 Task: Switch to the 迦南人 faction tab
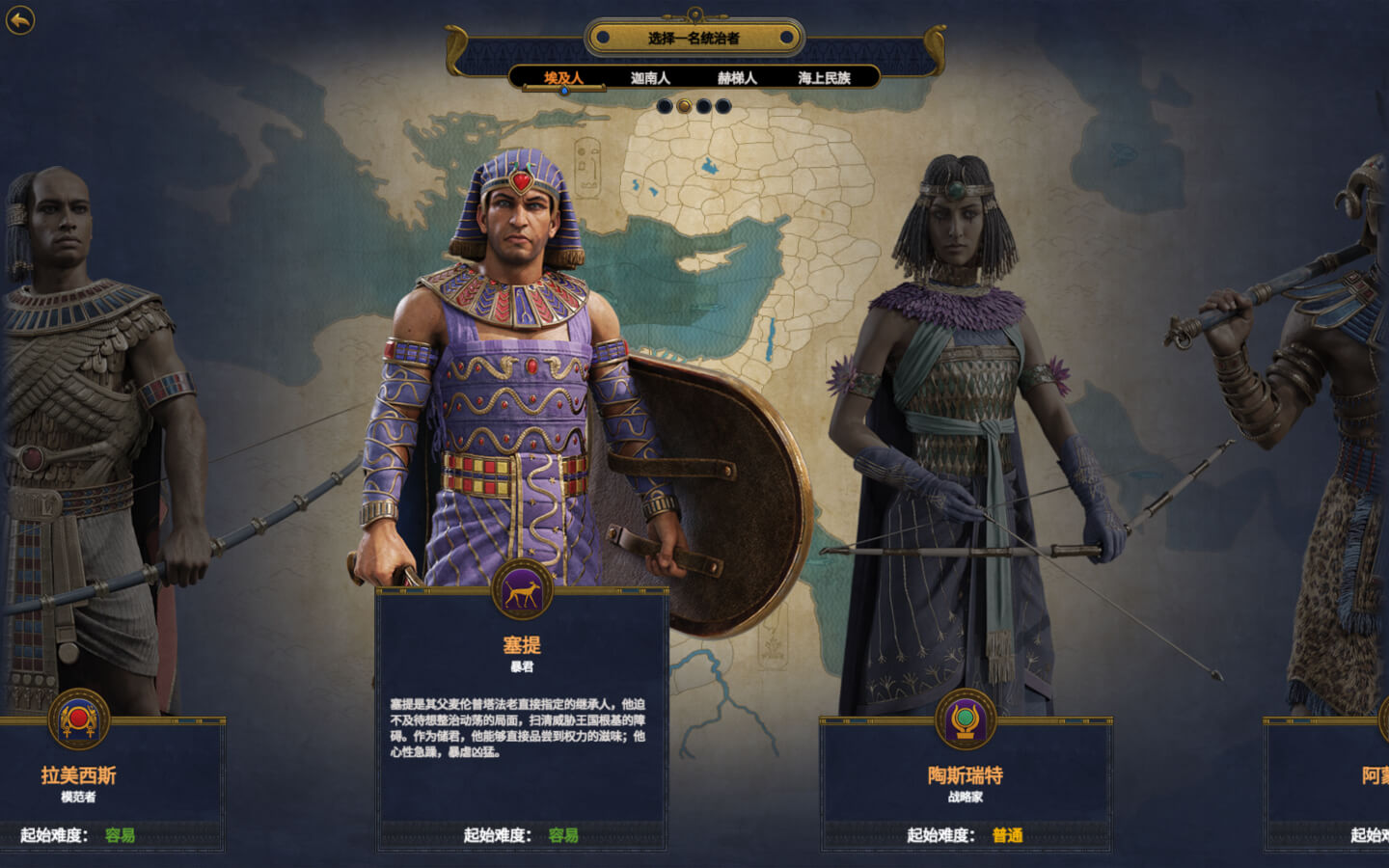tap(650, 78)
